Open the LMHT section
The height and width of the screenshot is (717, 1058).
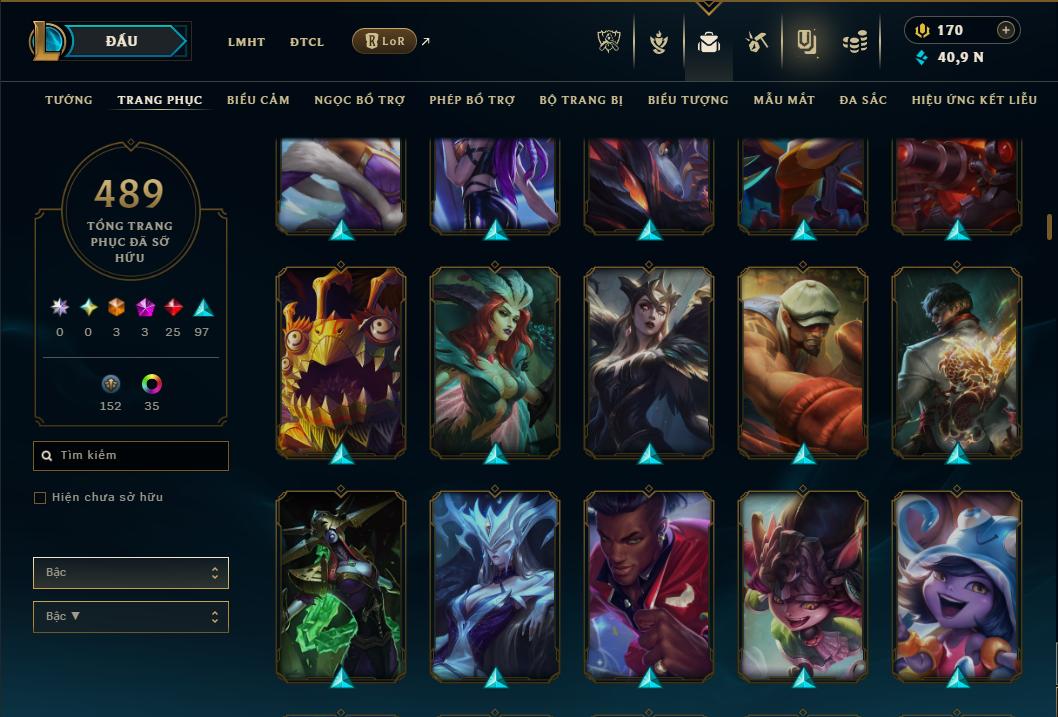[246, 42]
